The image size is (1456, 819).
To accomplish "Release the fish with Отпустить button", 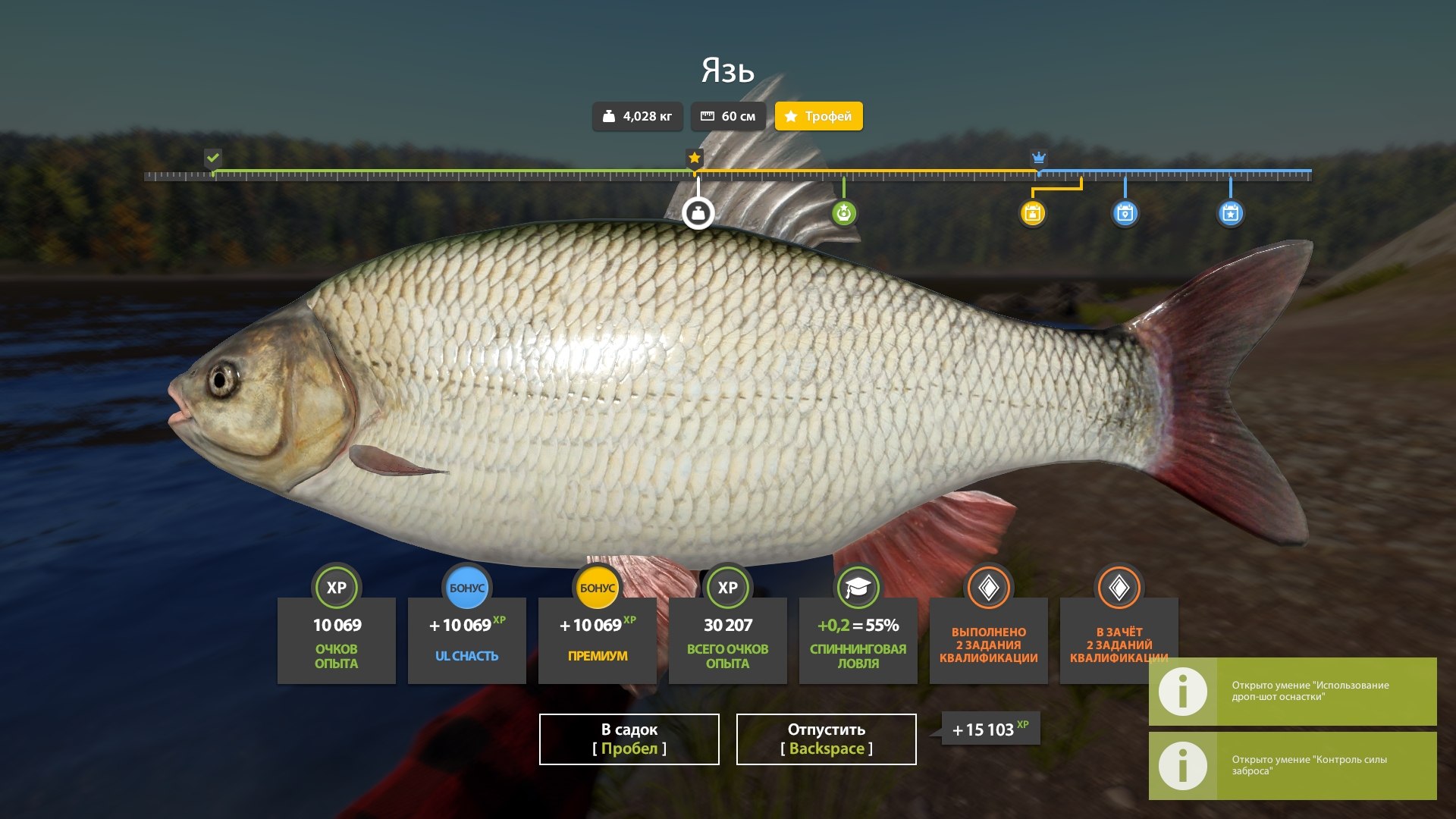I will click(x=826, y=739).
